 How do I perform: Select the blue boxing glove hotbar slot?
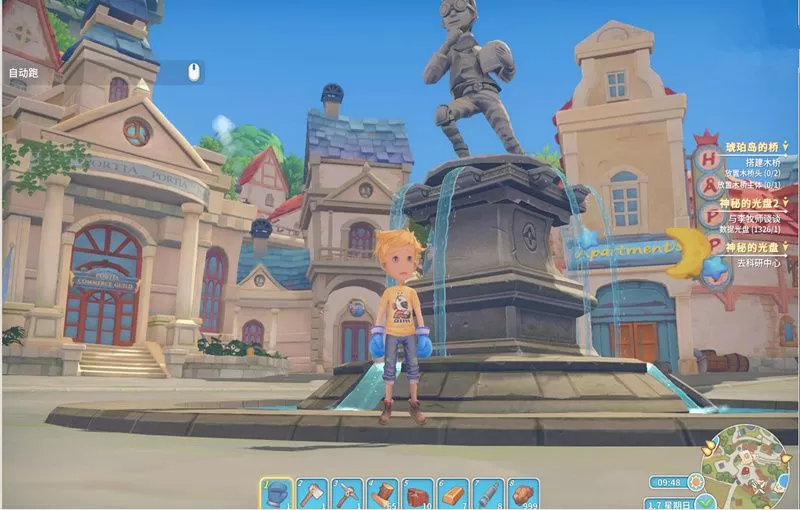click(x=278, y=493)
